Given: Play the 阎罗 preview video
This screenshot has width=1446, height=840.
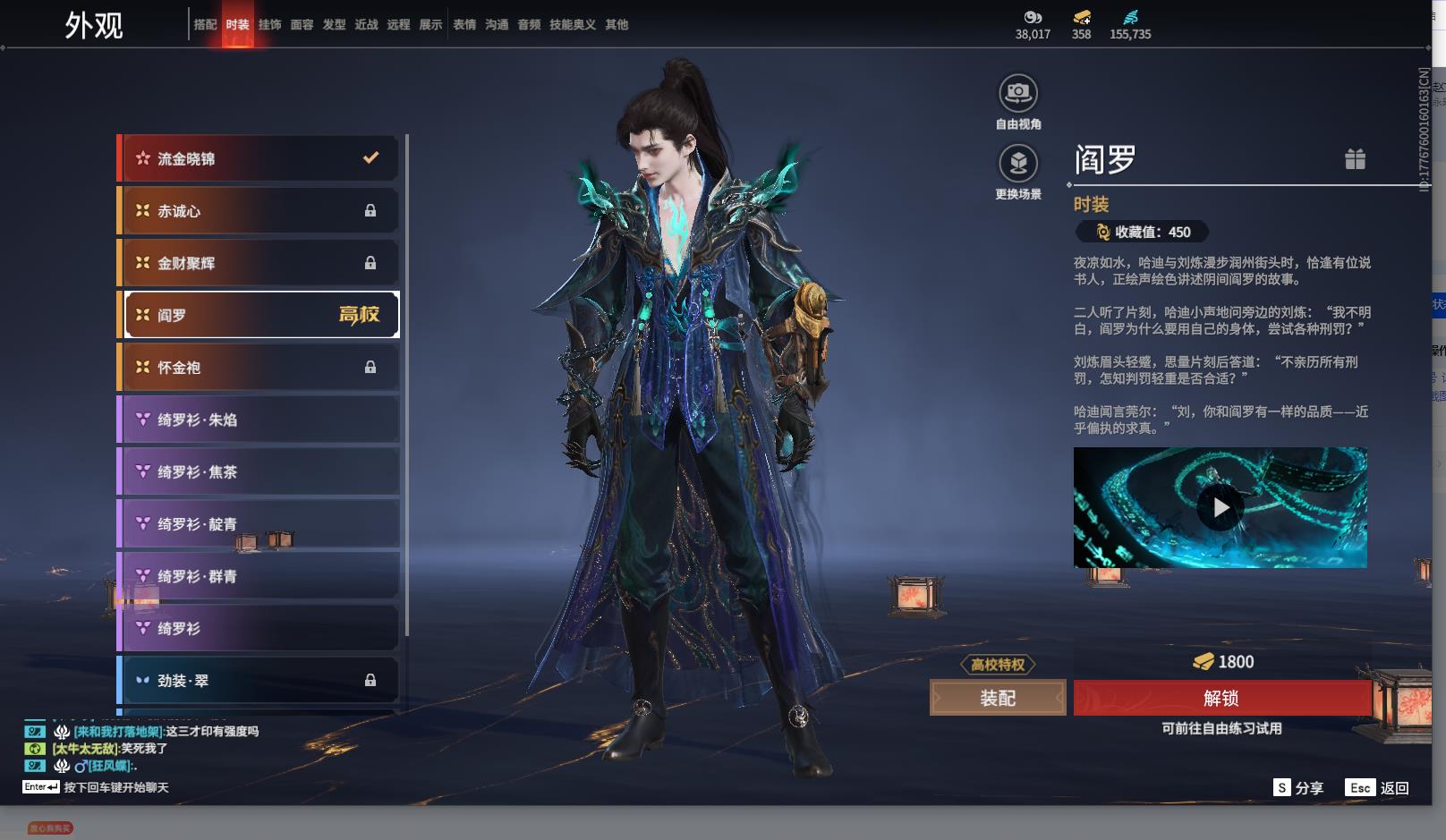Looking at the screenshot, I should pos(1220,507).
